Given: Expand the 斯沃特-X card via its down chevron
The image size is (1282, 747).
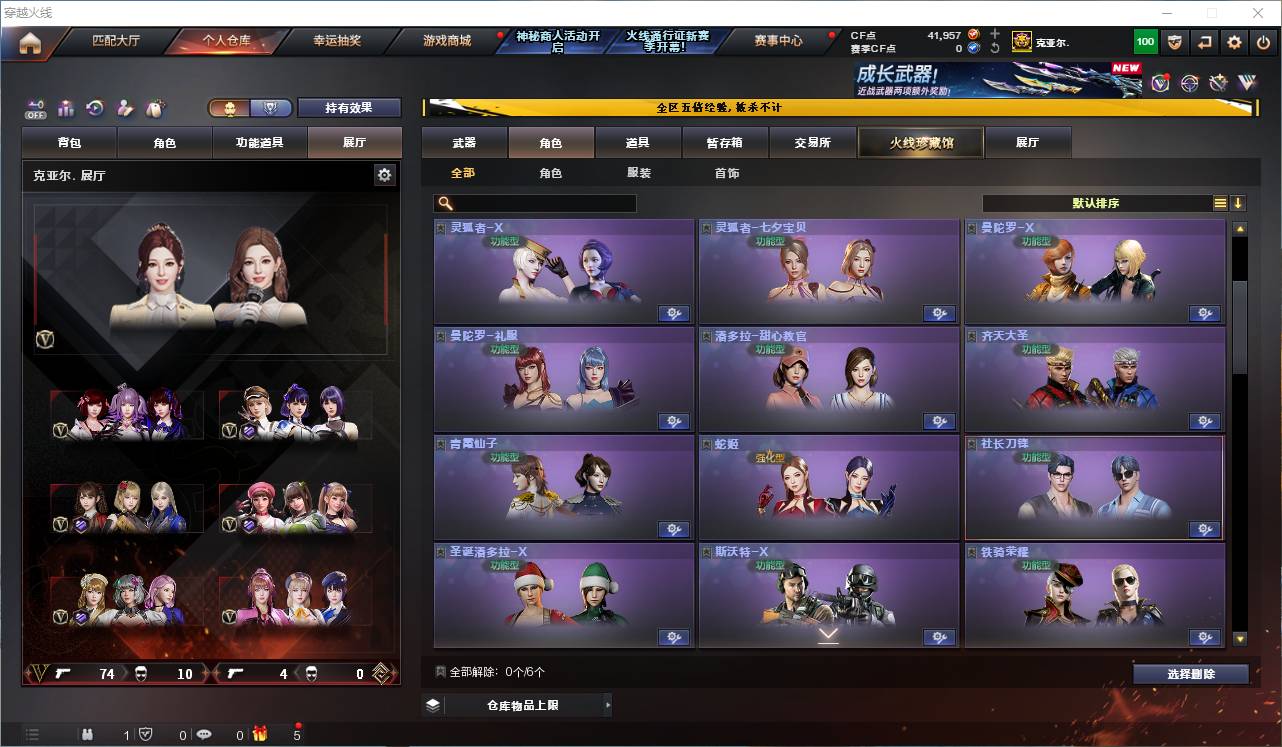Looking at the screenshot, I should point(828,633).
